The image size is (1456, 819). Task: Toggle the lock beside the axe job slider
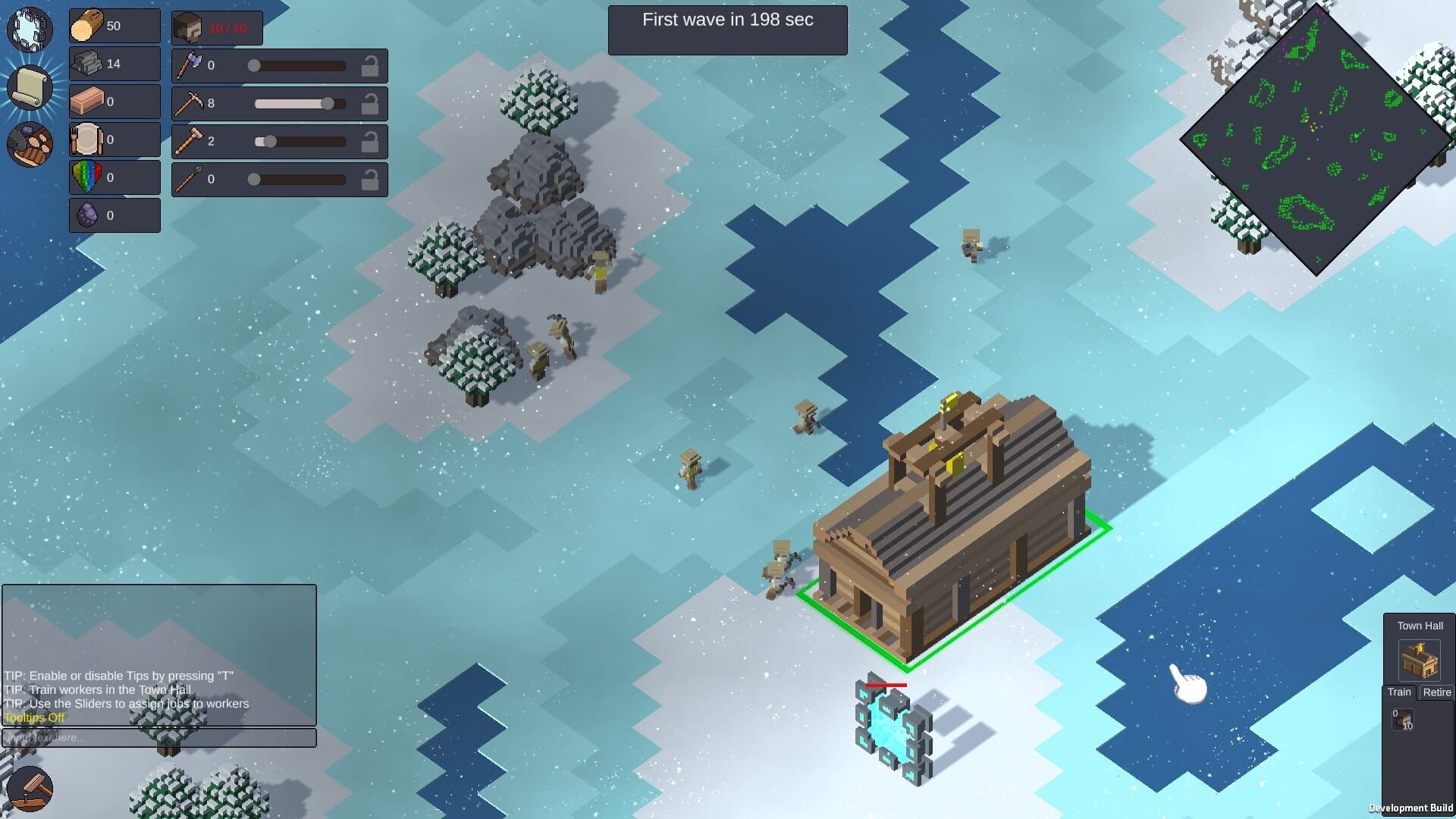371,65
